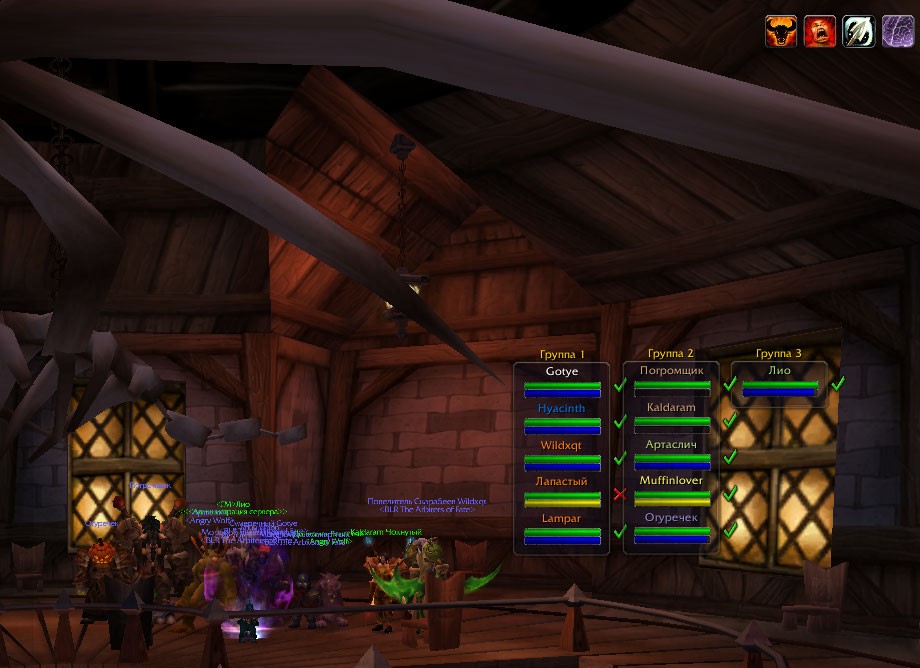This screenshot has height=668, width=920.
Task: Select Лапастый in Group 1
Action: pyautogui.click(x=562, y=491)
